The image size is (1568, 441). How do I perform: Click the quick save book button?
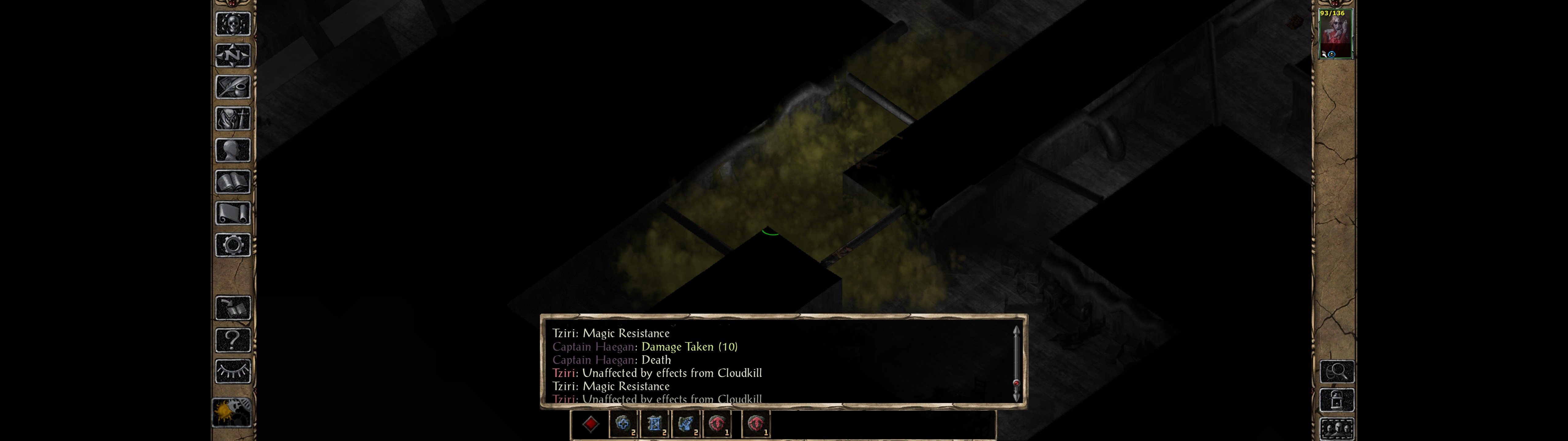tap(232, 308)
